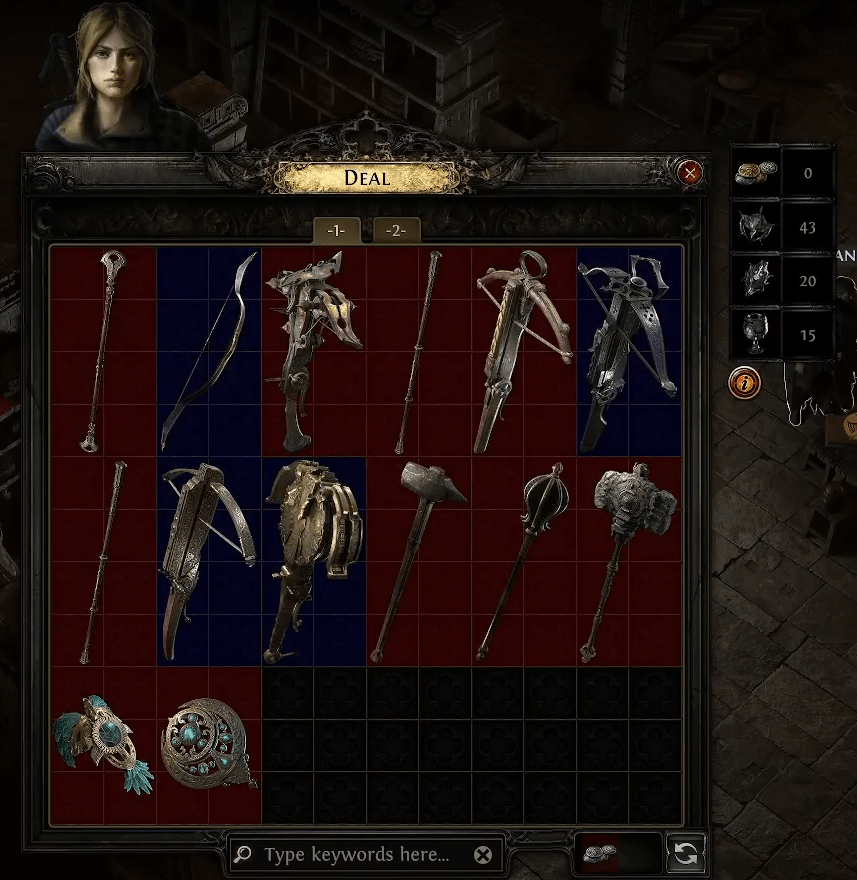The height and width of the screenshot is (880, 857).
Task: Clear the keyword search box
Action: coord(483,855)
